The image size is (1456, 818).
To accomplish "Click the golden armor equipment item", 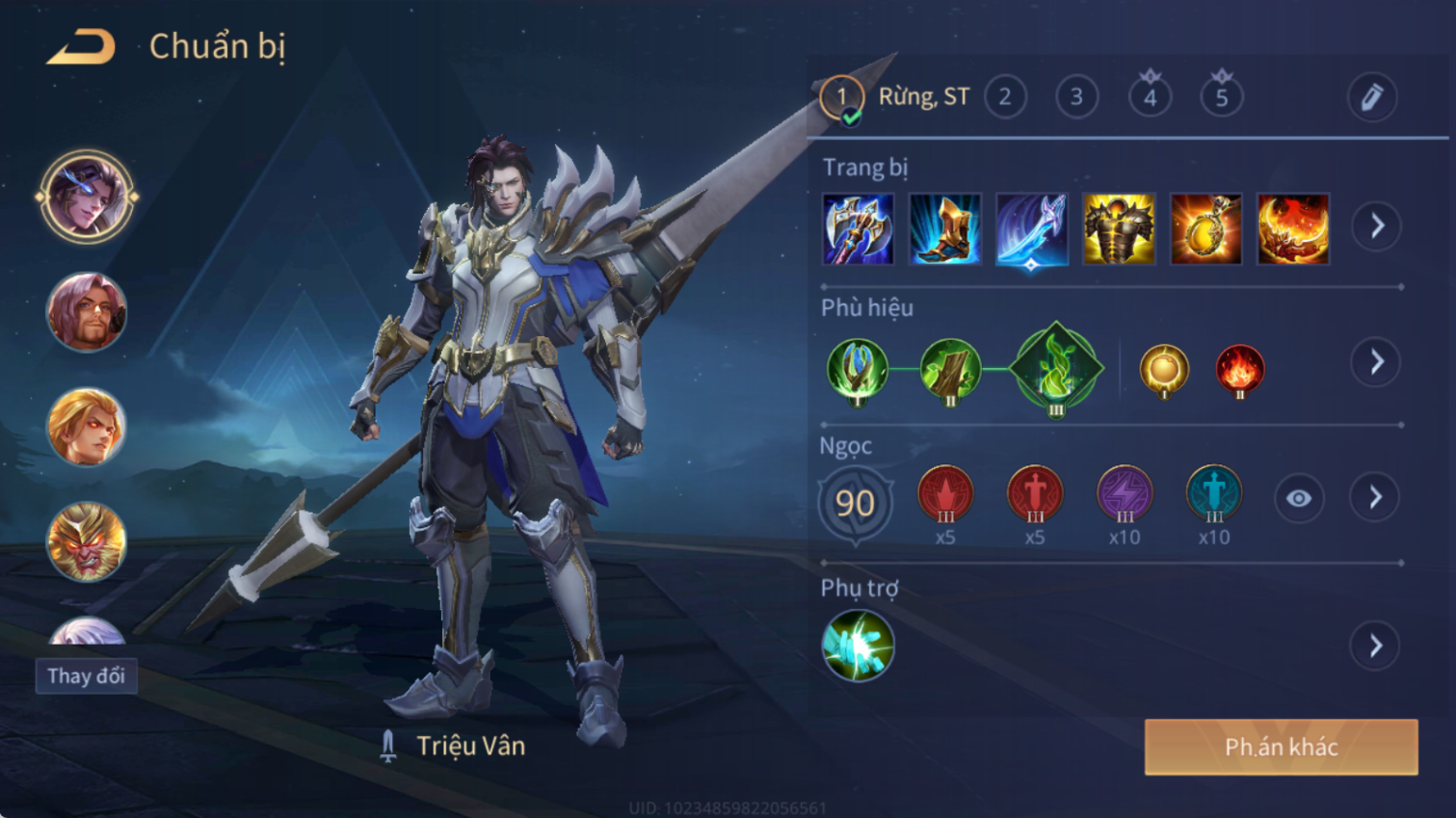I will tap(1119, 229).
